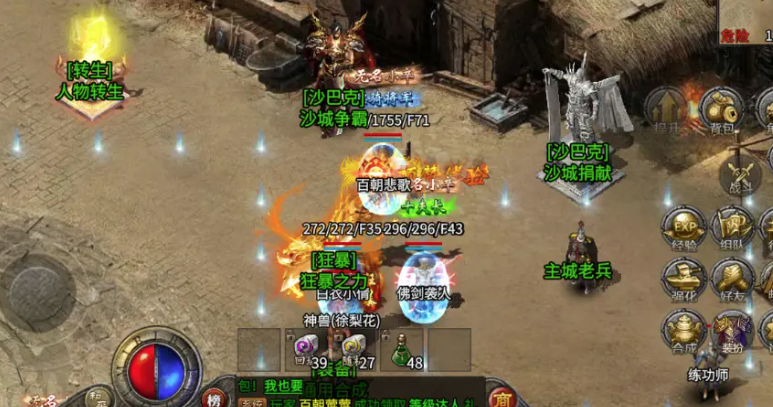Open the 商 shop button
Viewport: 773px width, 407px height.
tap(501, 396)
